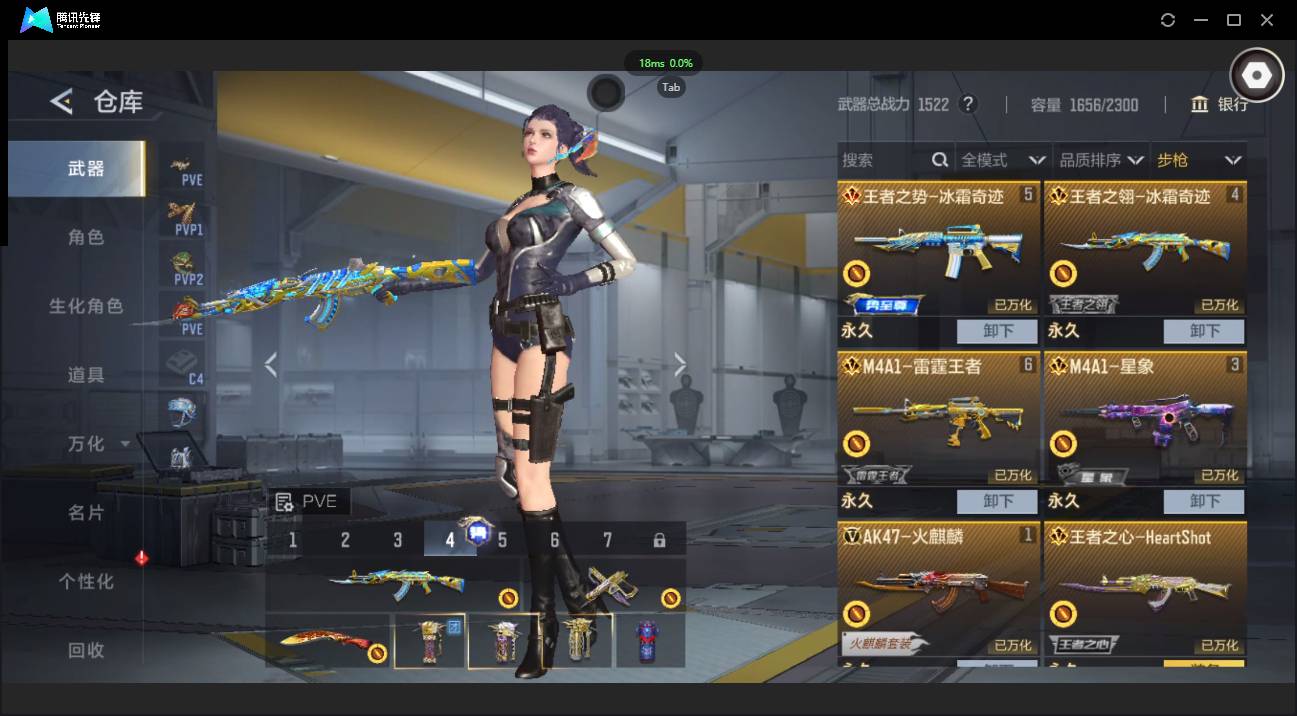Image resolution: width=1297 pixels, height=716 pixels.
Task: Go back from the 仓库 warehouse screen
Action: coord(62,101)
